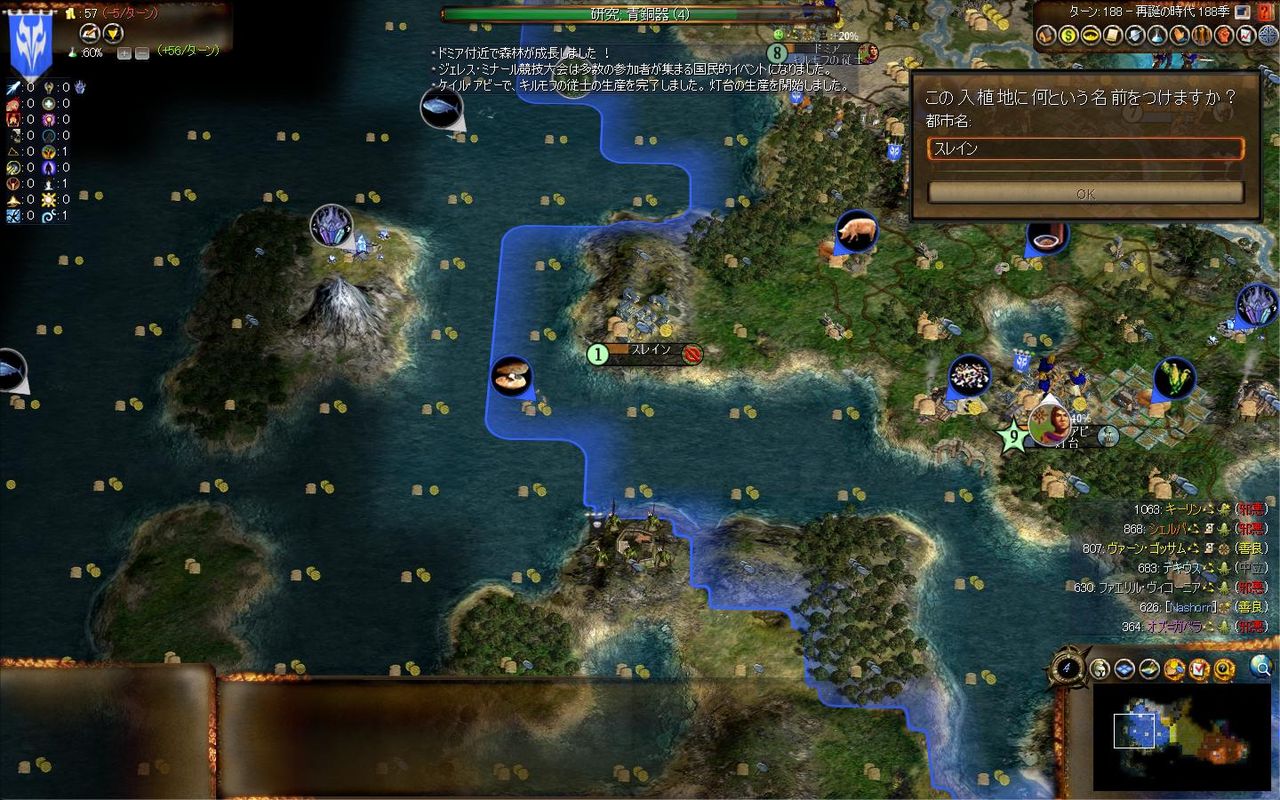Click the city name input field スレイン
This screenshot has height=800, width=1280.
(1083, 148)
